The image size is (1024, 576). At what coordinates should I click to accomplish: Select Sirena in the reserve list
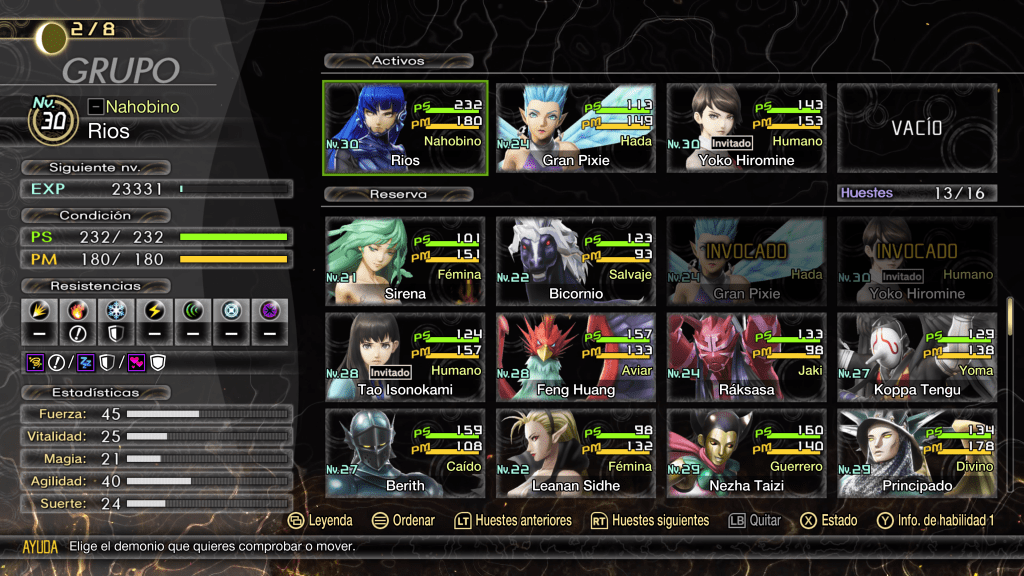click(405, 259)
